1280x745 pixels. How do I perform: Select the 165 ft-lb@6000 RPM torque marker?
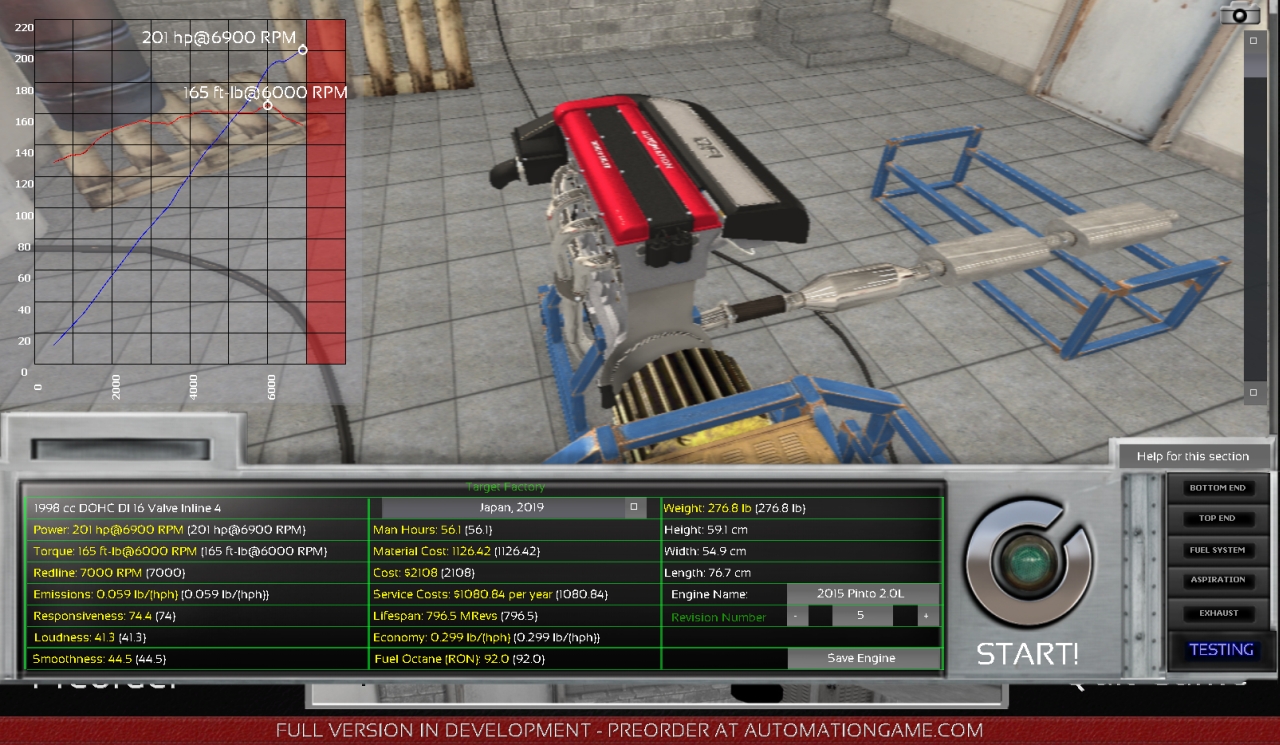click(267, 104)
